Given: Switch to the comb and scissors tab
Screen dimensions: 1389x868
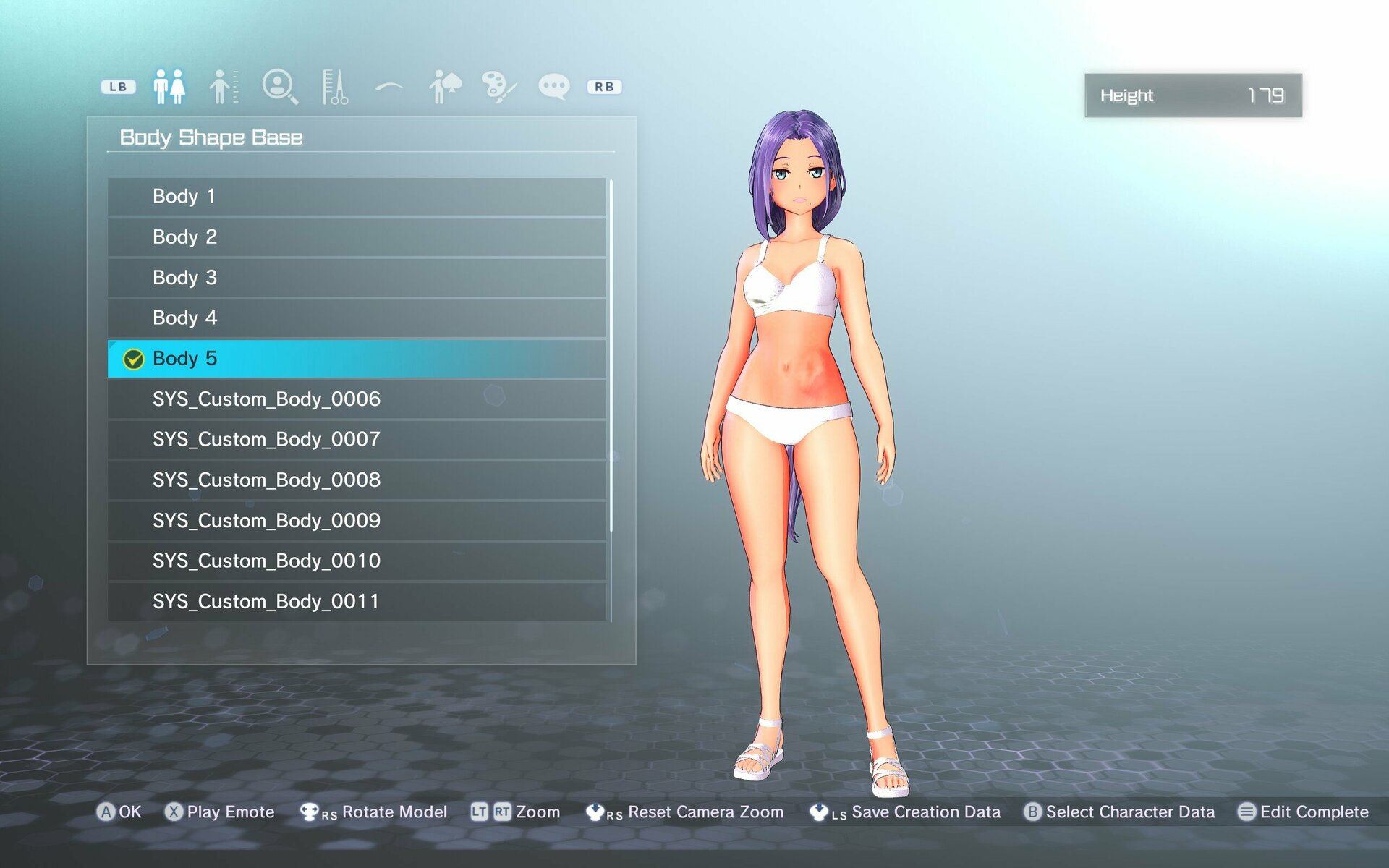Looking at the screenshot, I should tap(334, 87).
